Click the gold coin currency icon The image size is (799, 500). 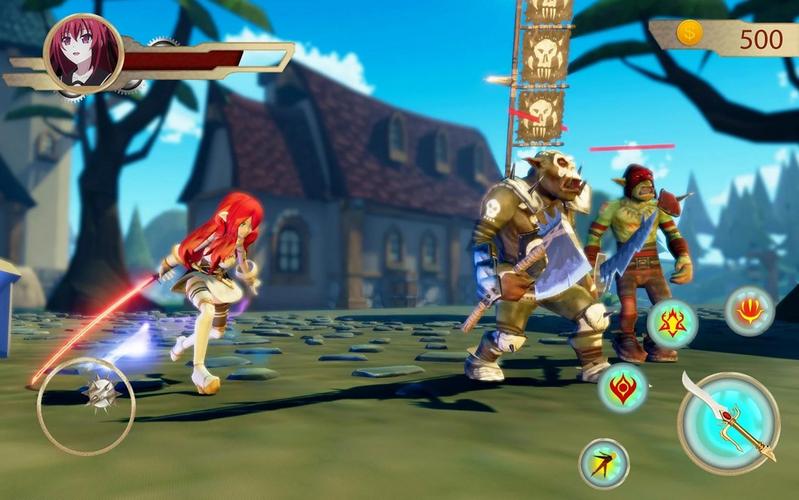click(689, 34)
